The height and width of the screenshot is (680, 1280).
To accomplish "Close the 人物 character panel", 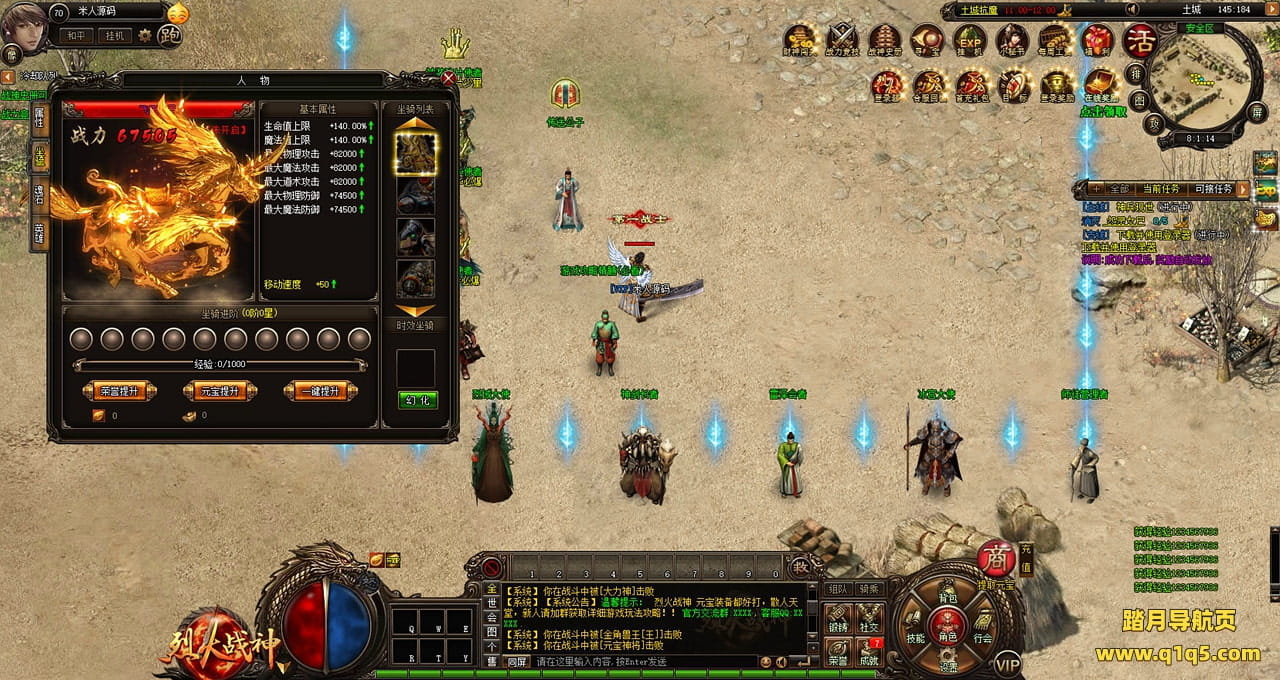I will tap(448, 77).
